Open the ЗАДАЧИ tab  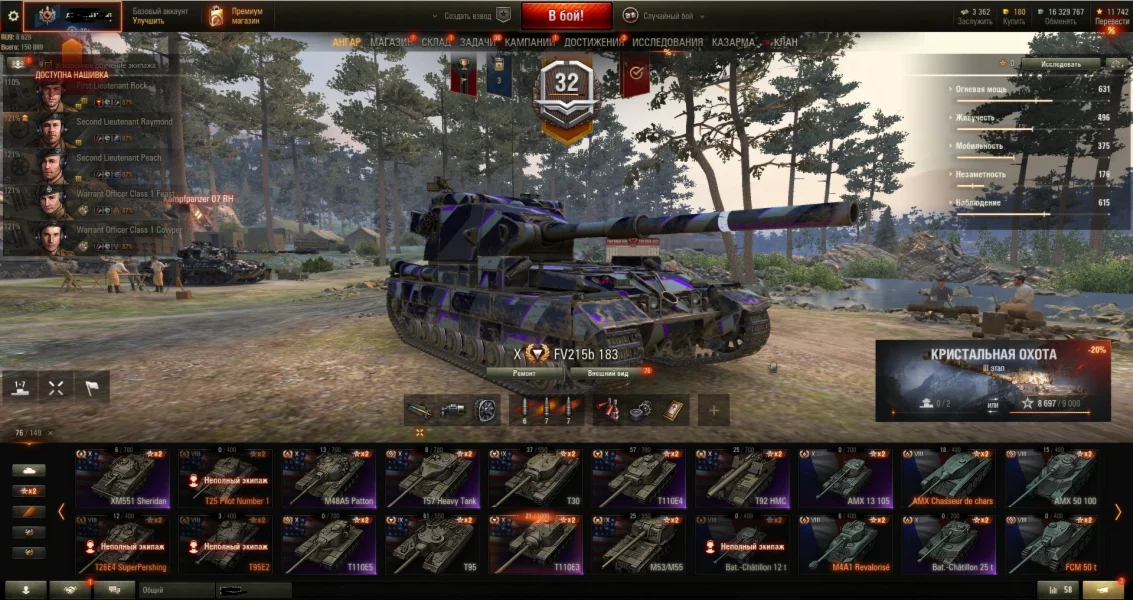pos(479,42)
